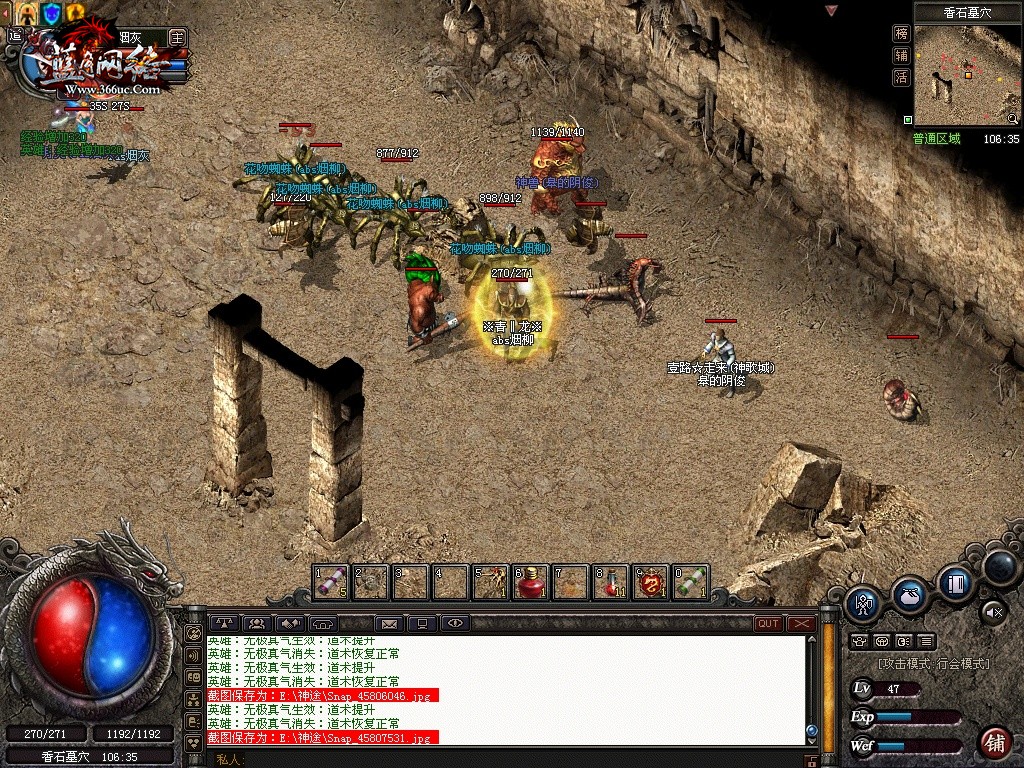Screen dimensions: 1024x768
Task: Click the 榜 ranking button beside minimap
Action: click(901, 33)
